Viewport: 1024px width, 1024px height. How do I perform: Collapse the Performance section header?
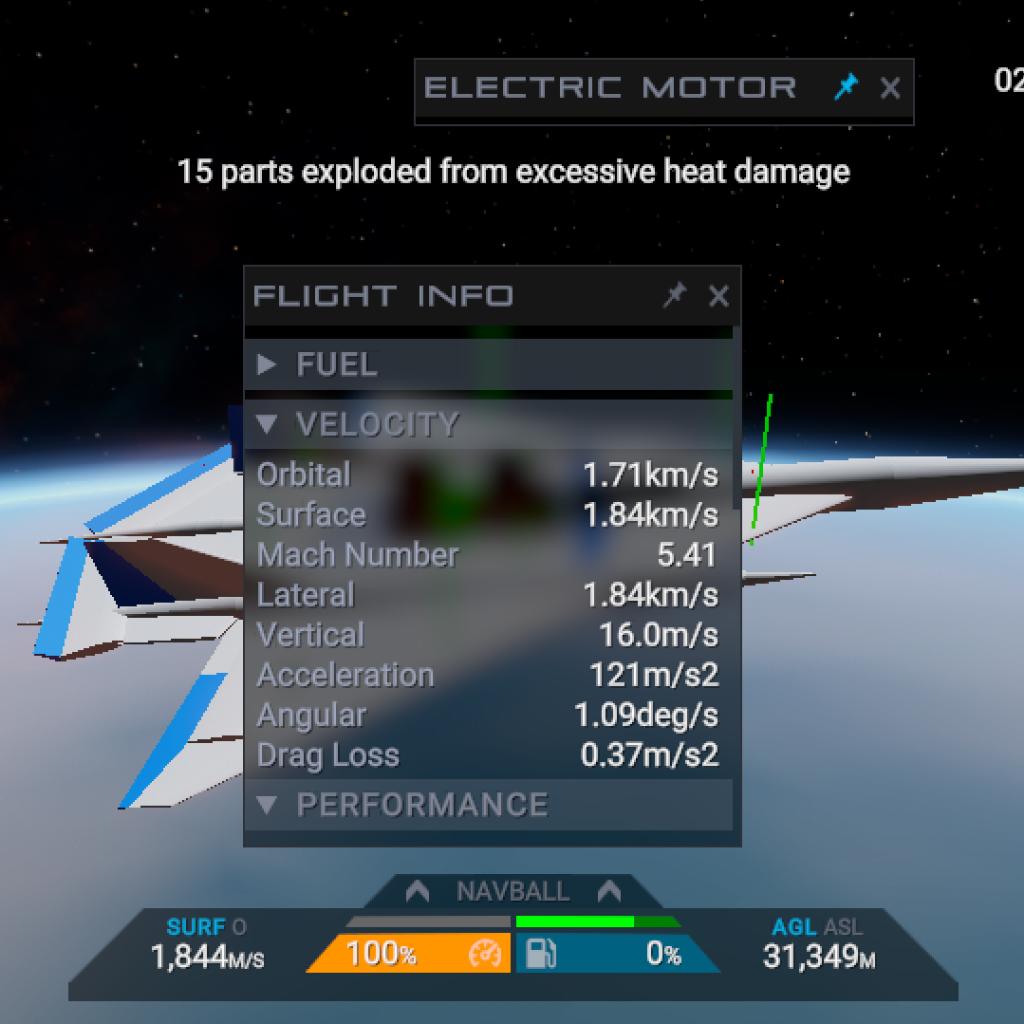click(x=403, y=805)
